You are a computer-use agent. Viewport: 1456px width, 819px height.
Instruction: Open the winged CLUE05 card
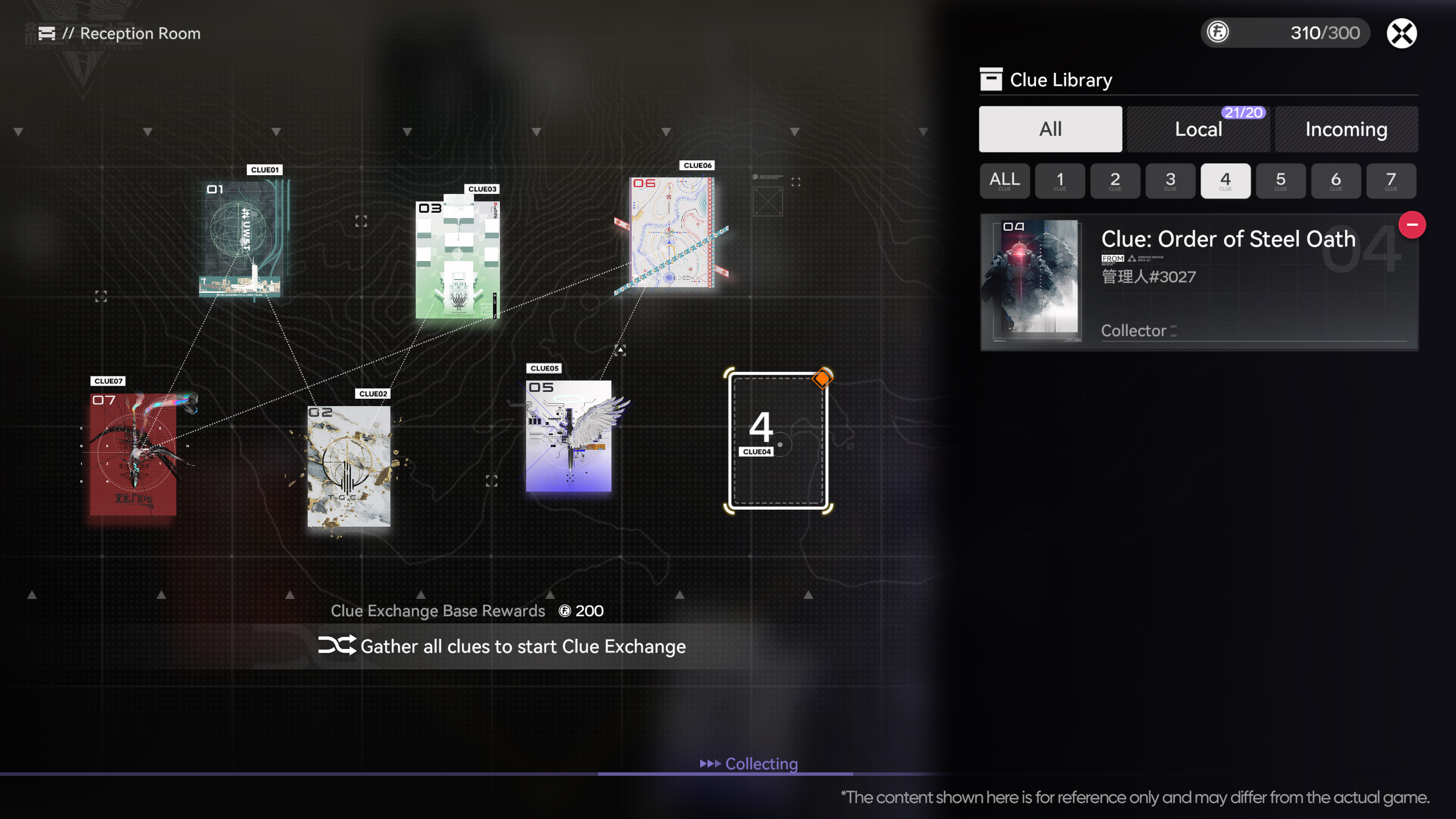click(569, 436)
